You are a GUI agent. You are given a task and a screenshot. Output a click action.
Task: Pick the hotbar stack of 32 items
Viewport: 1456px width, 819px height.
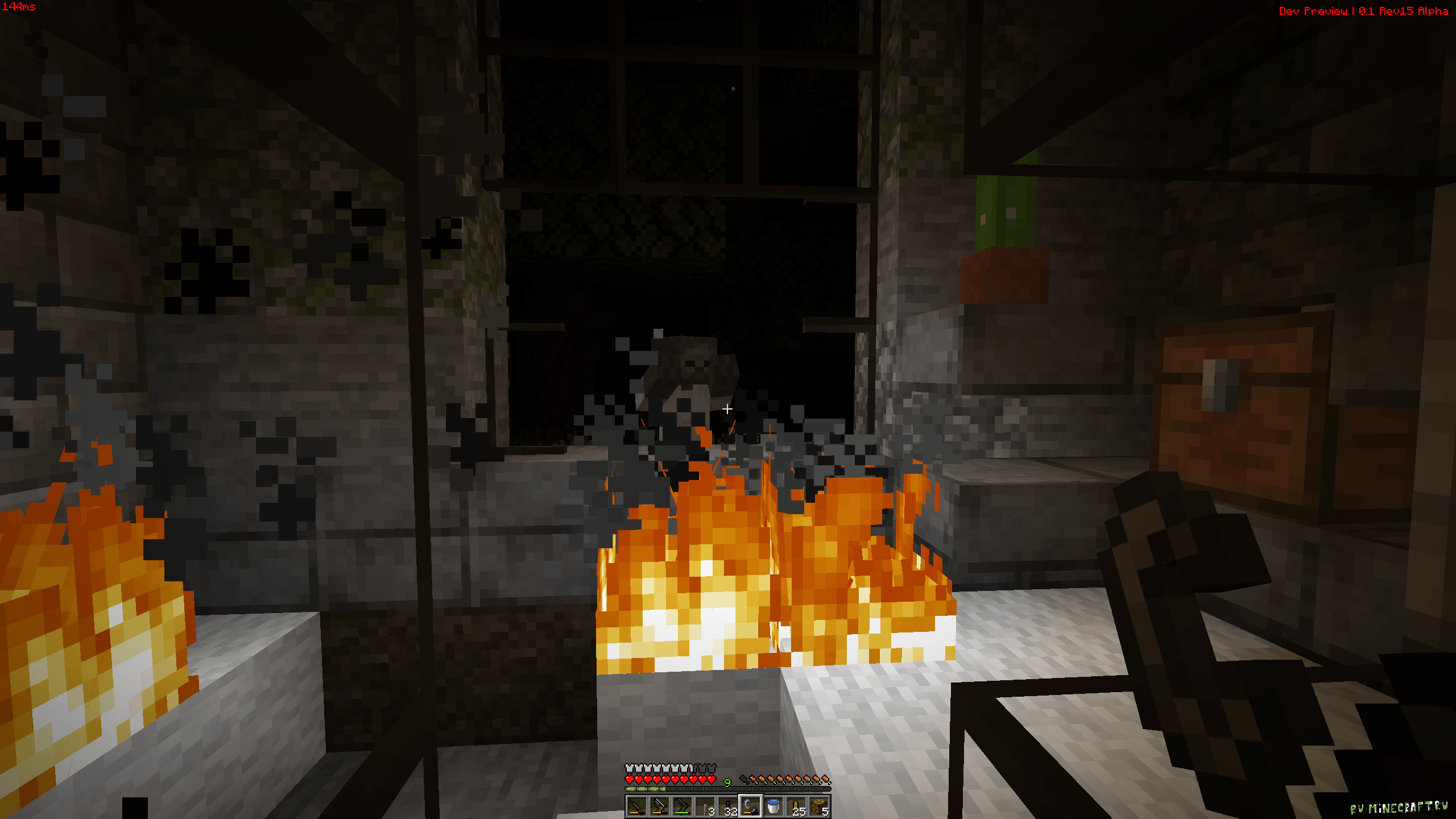coord(727,806)
